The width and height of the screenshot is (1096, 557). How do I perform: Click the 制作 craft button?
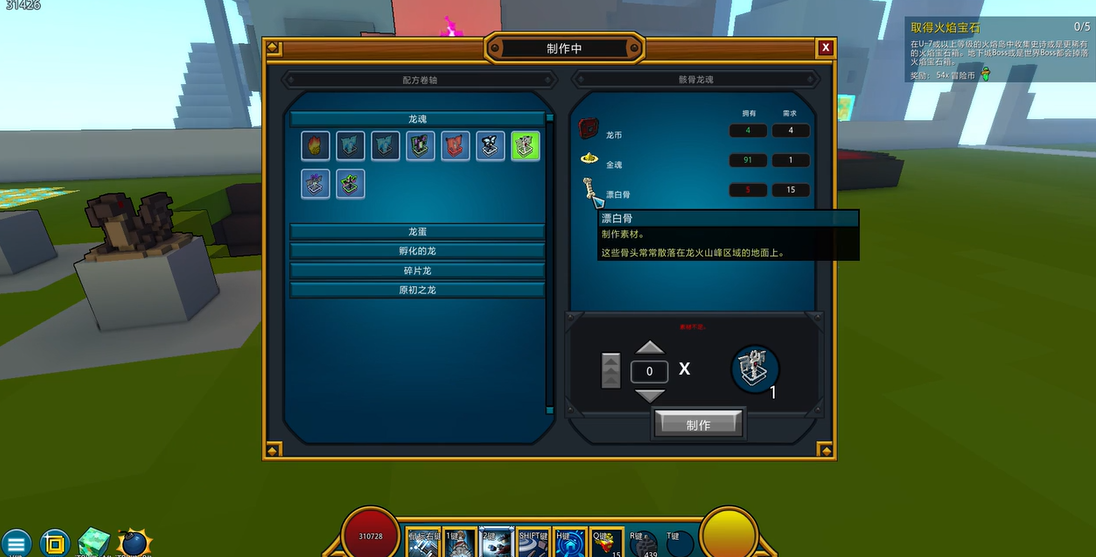pyautogui.click(x=698, y=424)
